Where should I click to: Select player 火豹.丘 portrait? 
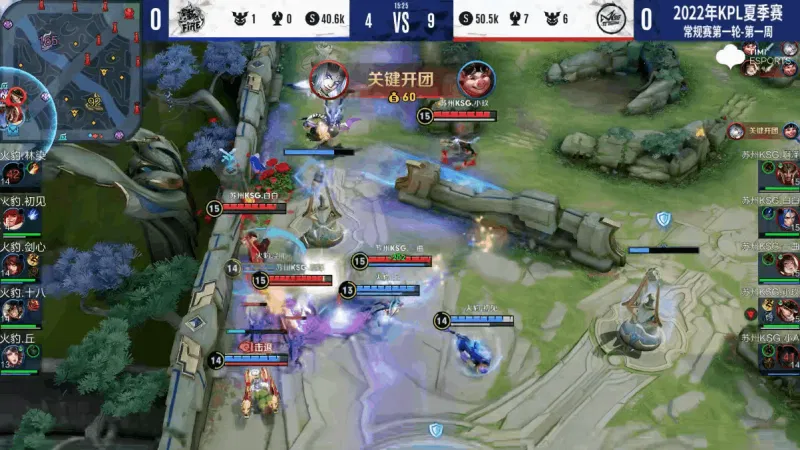13,355
